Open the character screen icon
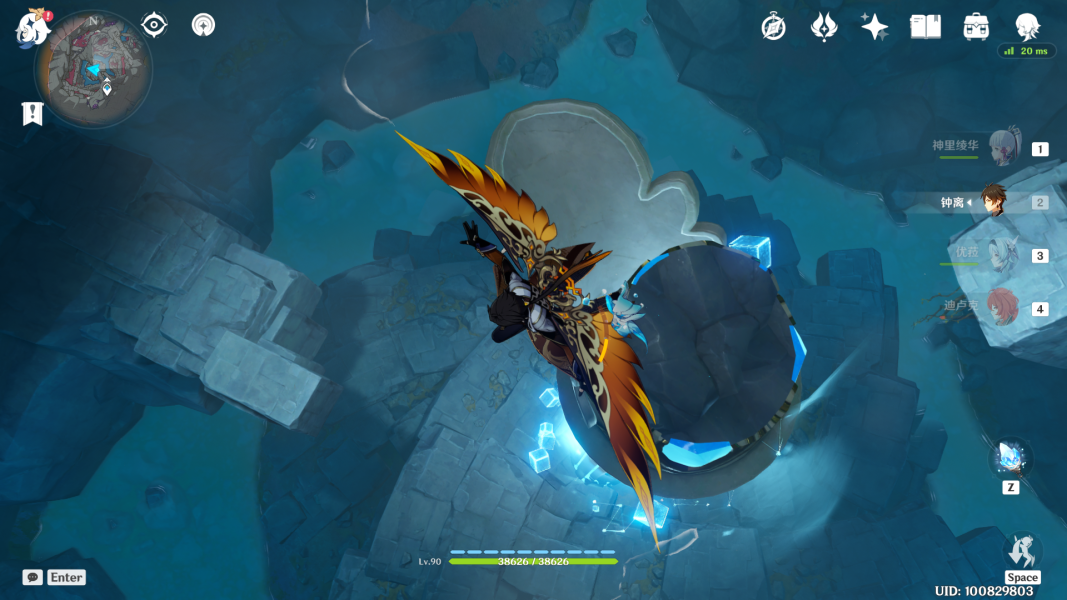 coord(1027,27)
